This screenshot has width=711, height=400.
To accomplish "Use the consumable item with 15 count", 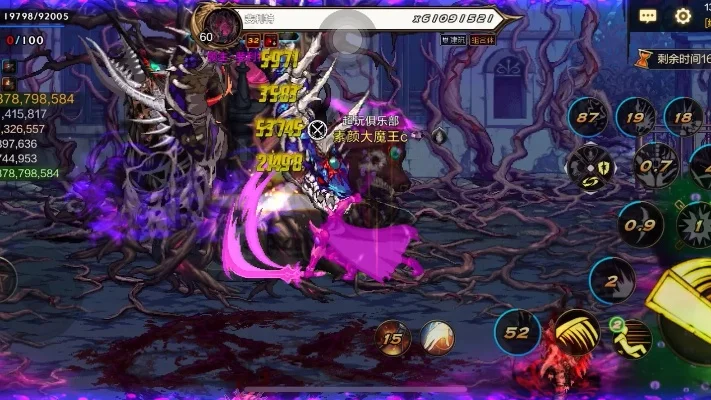I will coord(393,339).
